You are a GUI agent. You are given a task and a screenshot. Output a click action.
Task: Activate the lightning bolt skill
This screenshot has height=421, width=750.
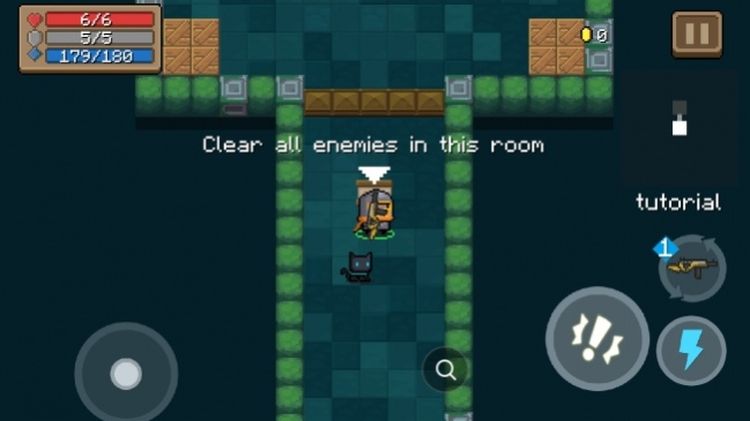click(691, 350)
